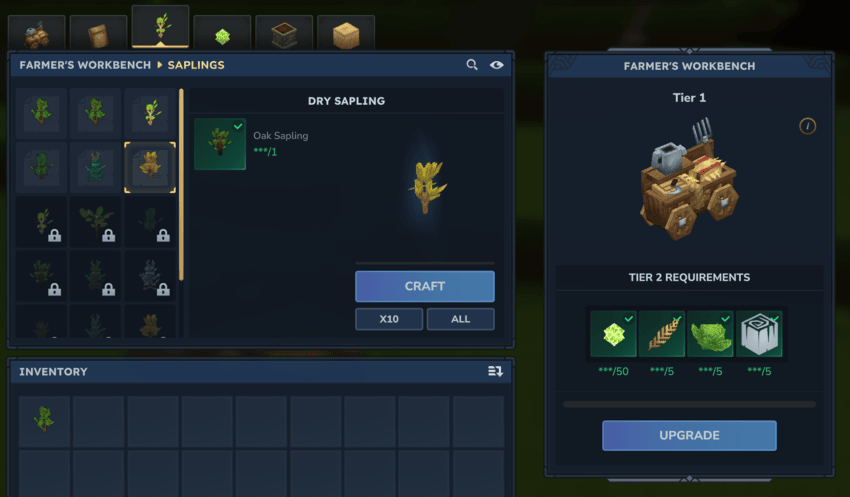Select the lettuce requirement slot
Viewport: 850px width, 497px height.
click(711, 334)
